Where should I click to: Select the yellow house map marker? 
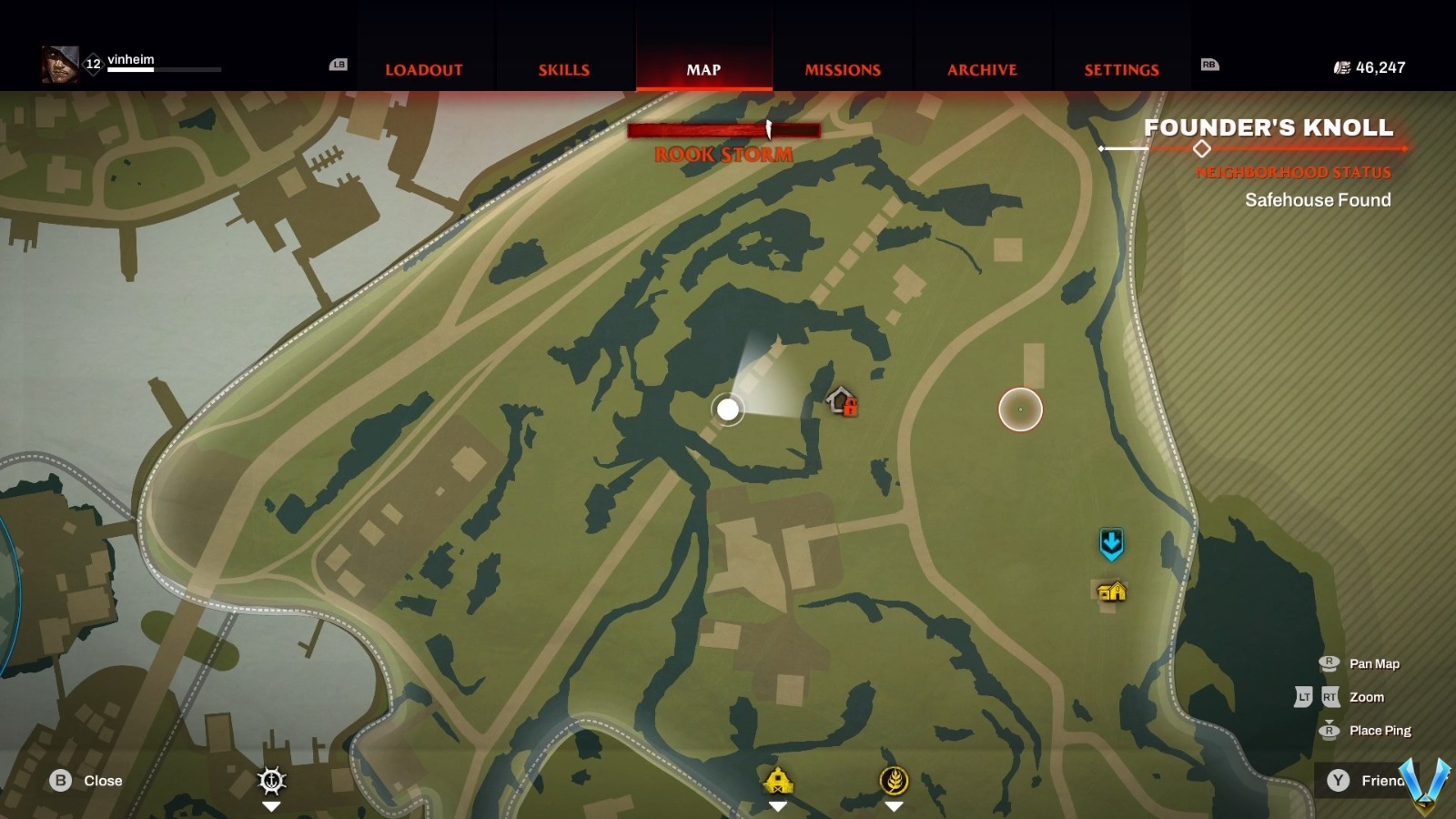[x=1111, y=592]
